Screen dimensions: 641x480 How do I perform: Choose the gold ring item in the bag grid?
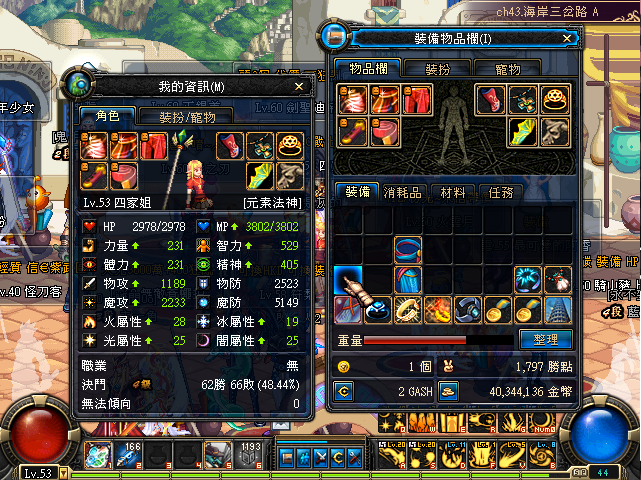[x=407, y=309]
